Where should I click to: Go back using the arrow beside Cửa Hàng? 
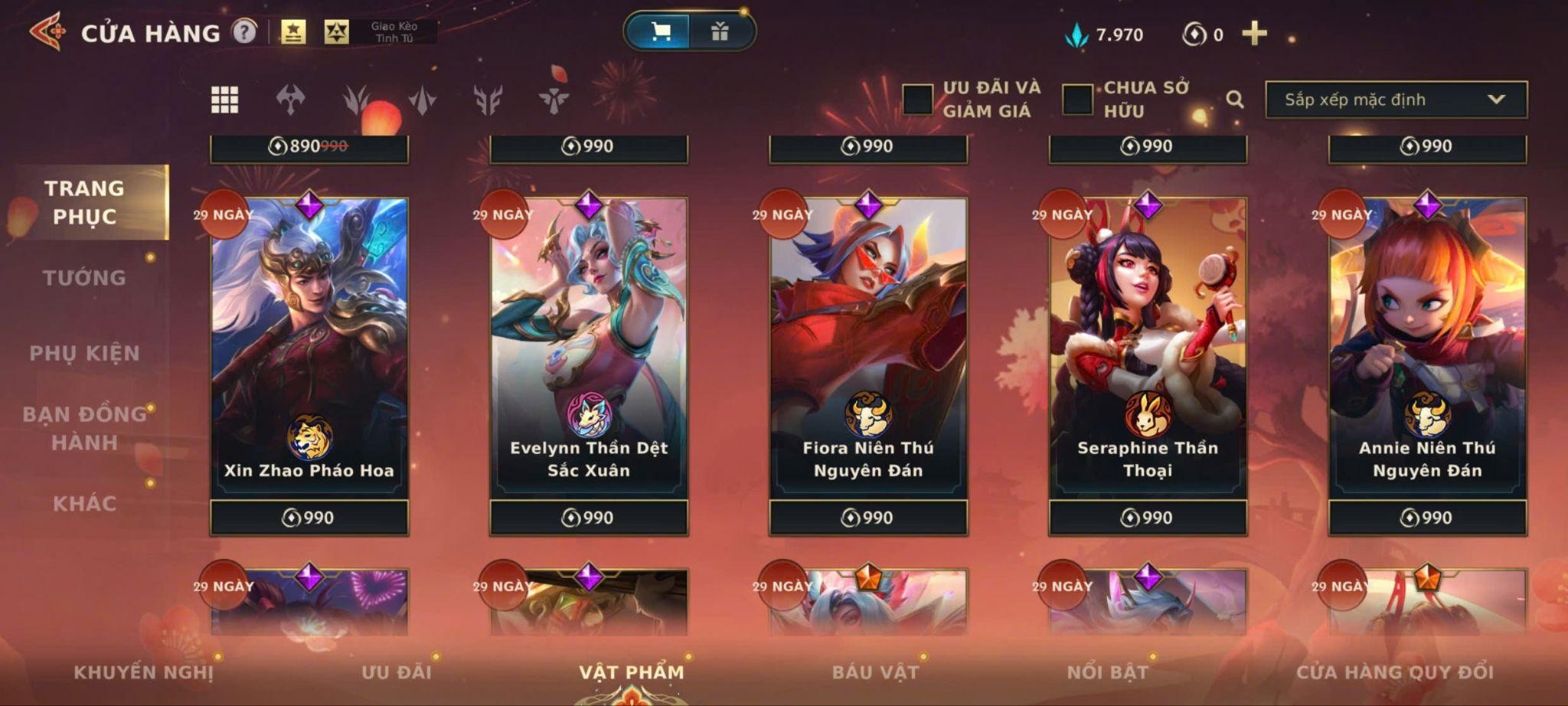(47, 32)
